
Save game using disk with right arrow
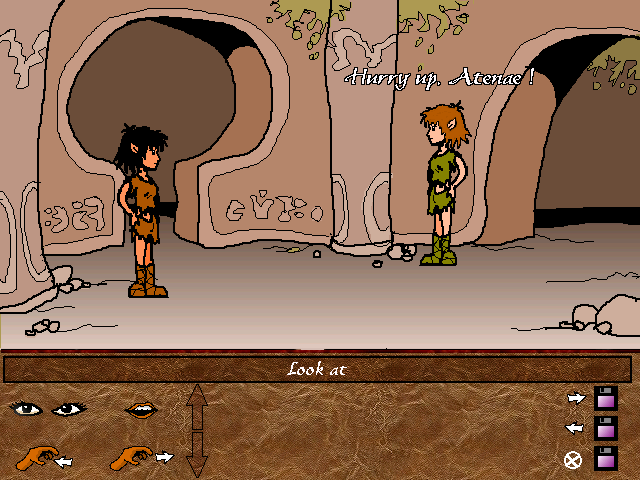[604, 398]
